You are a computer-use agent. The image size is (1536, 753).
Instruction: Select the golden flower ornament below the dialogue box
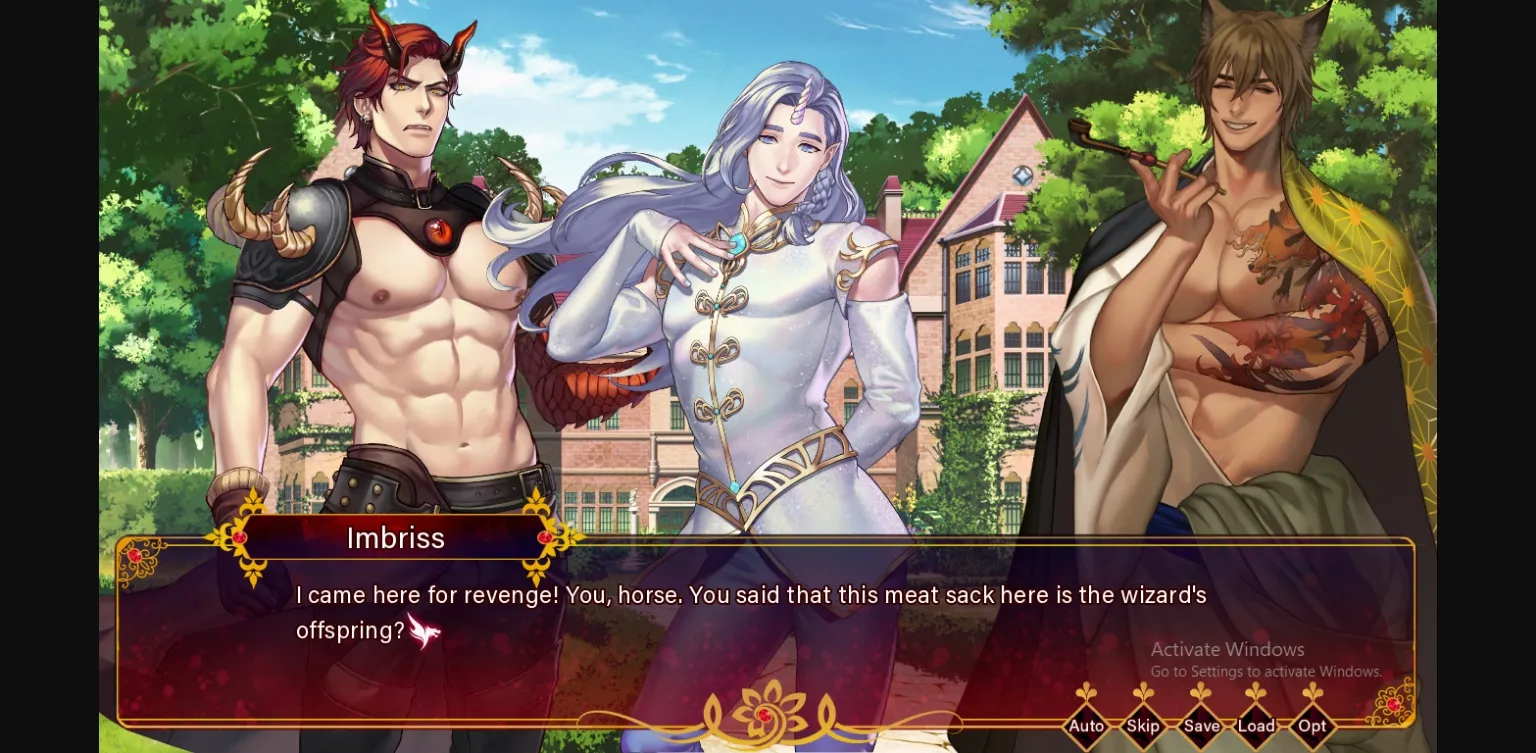coord(764,707)
